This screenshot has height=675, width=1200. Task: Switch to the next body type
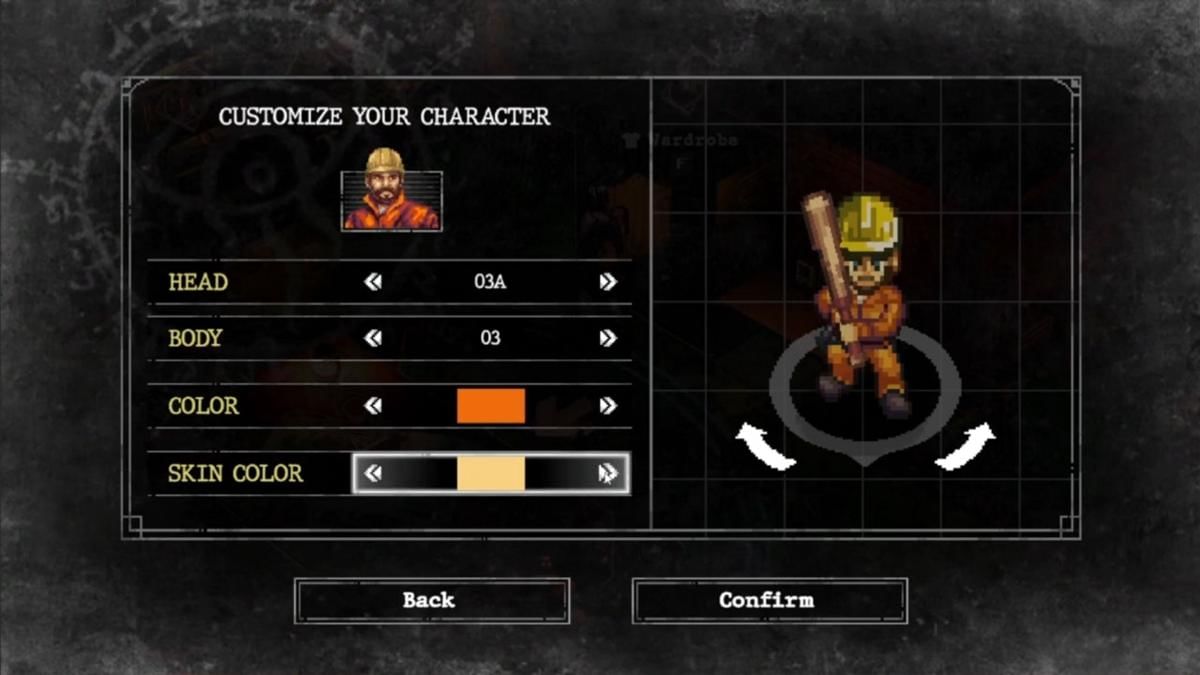coord(607,338)
